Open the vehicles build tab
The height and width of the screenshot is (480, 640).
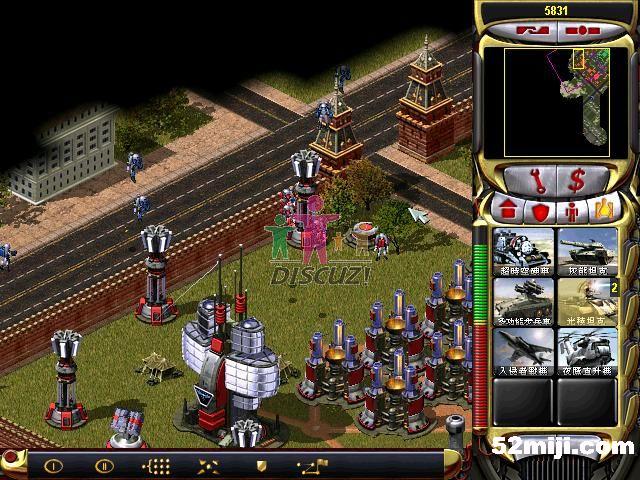point(603,210)
